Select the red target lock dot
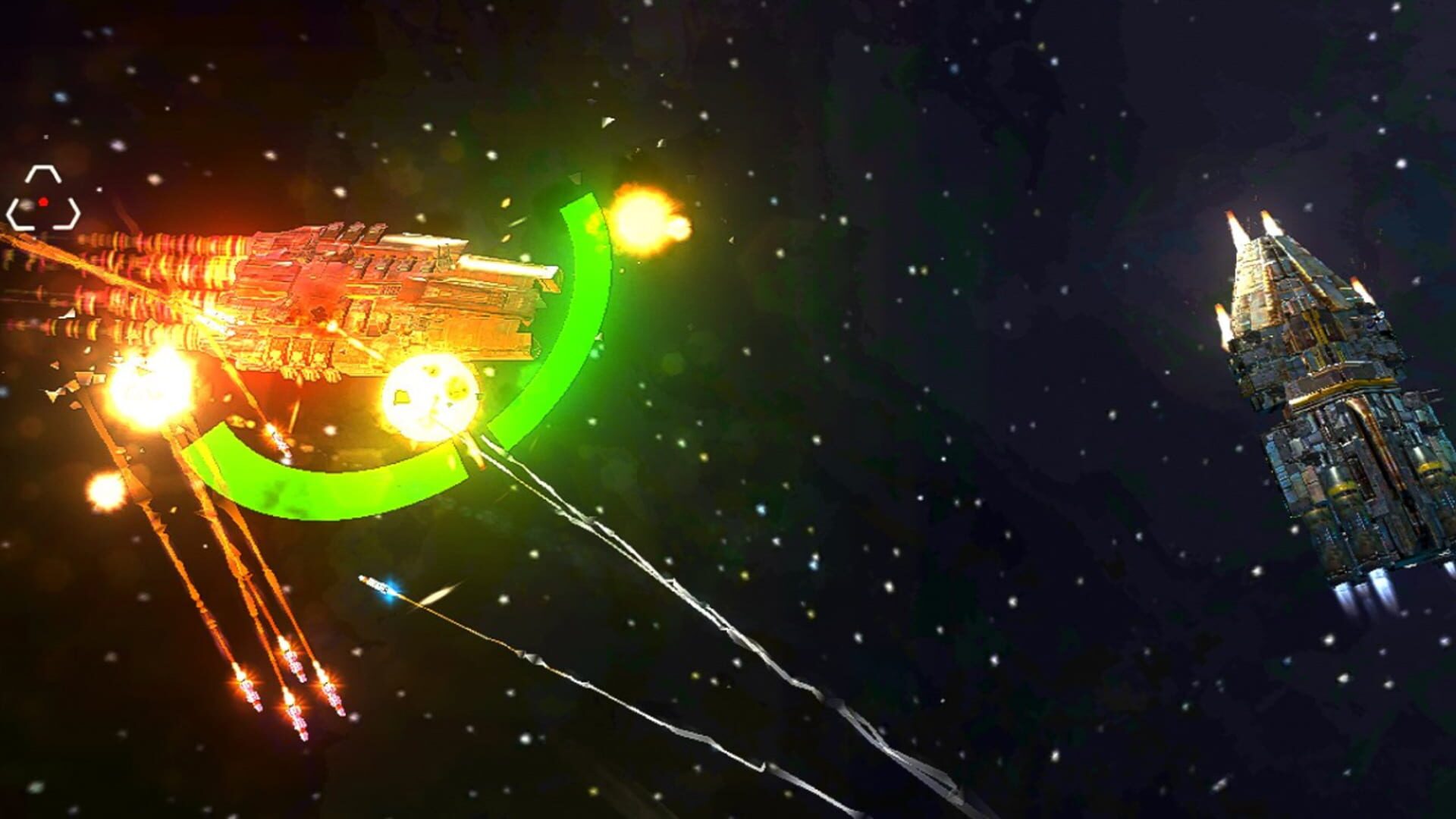This screenshot has width=1456, height=819. (x=44, y=200)
